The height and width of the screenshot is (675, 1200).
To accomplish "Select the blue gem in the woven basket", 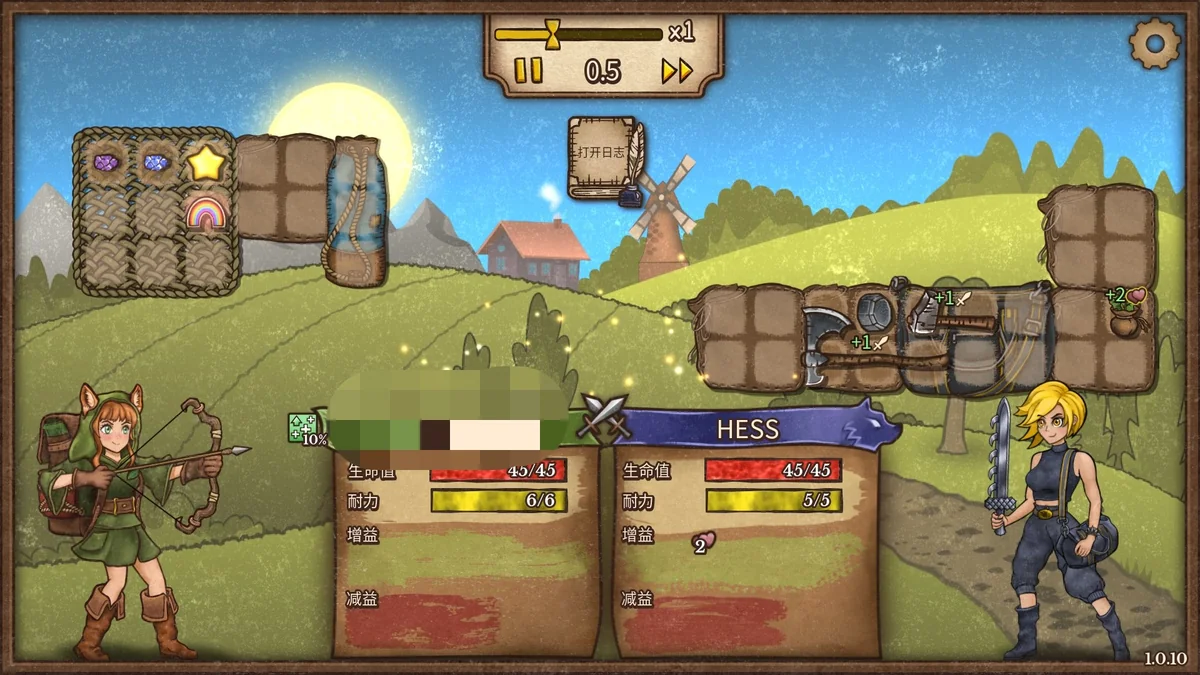I will tap(155, 161).
